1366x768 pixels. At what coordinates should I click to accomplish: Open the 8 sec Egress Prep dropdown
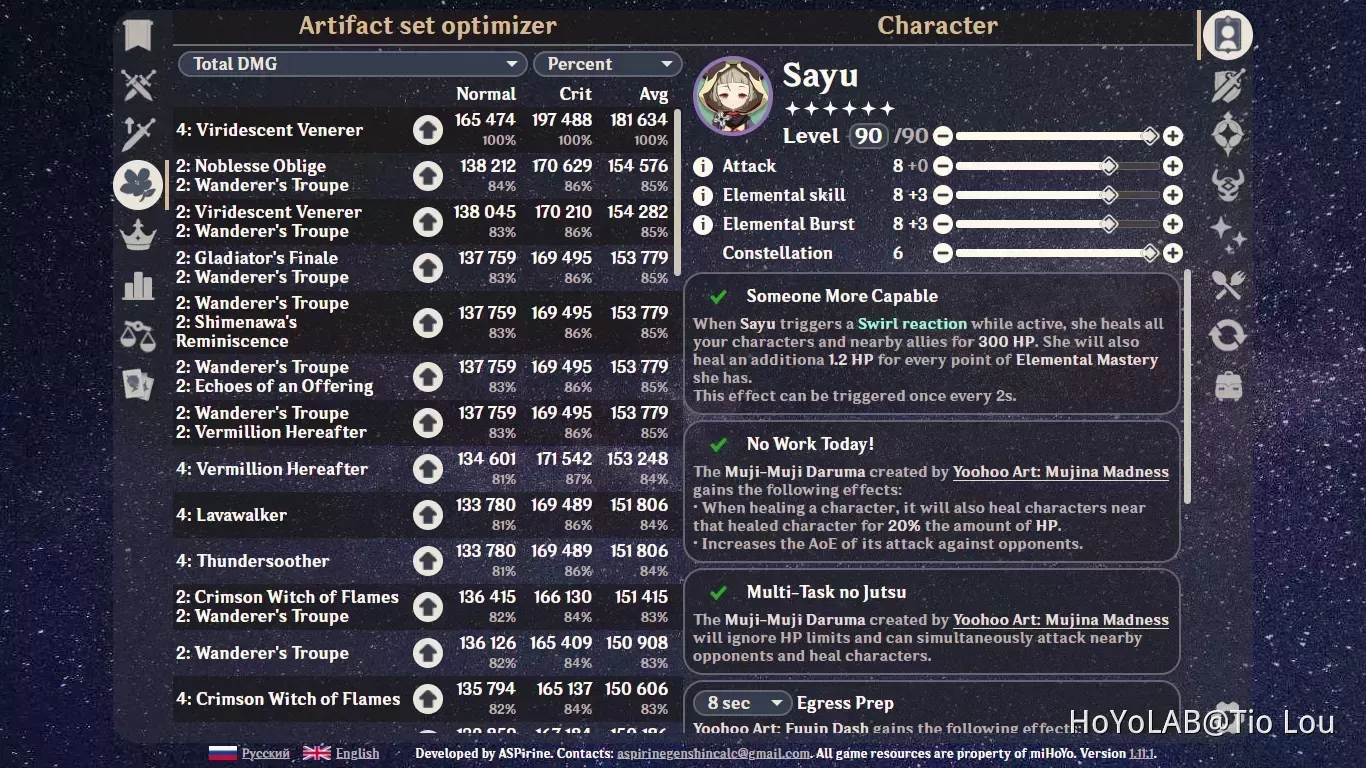click(741, 703)
